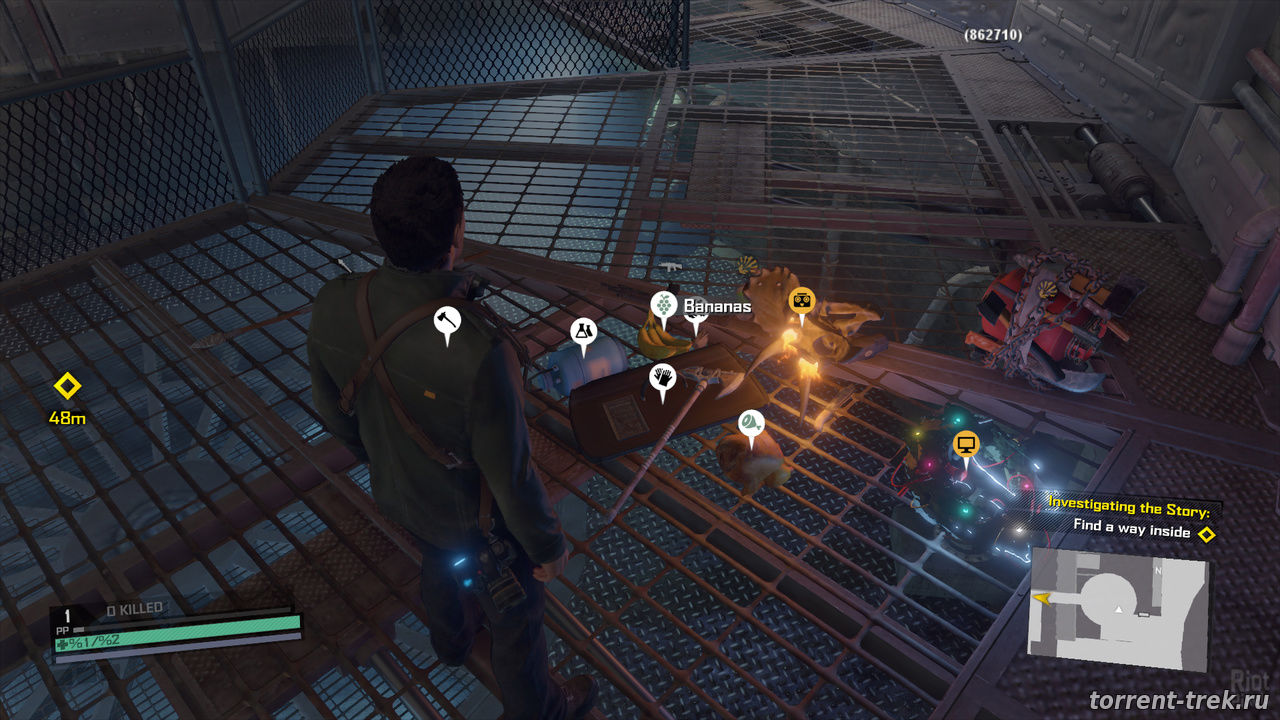Click the yellow 48m waypoint marker
Screen dimensions: 1280x720
click(67, 386)
